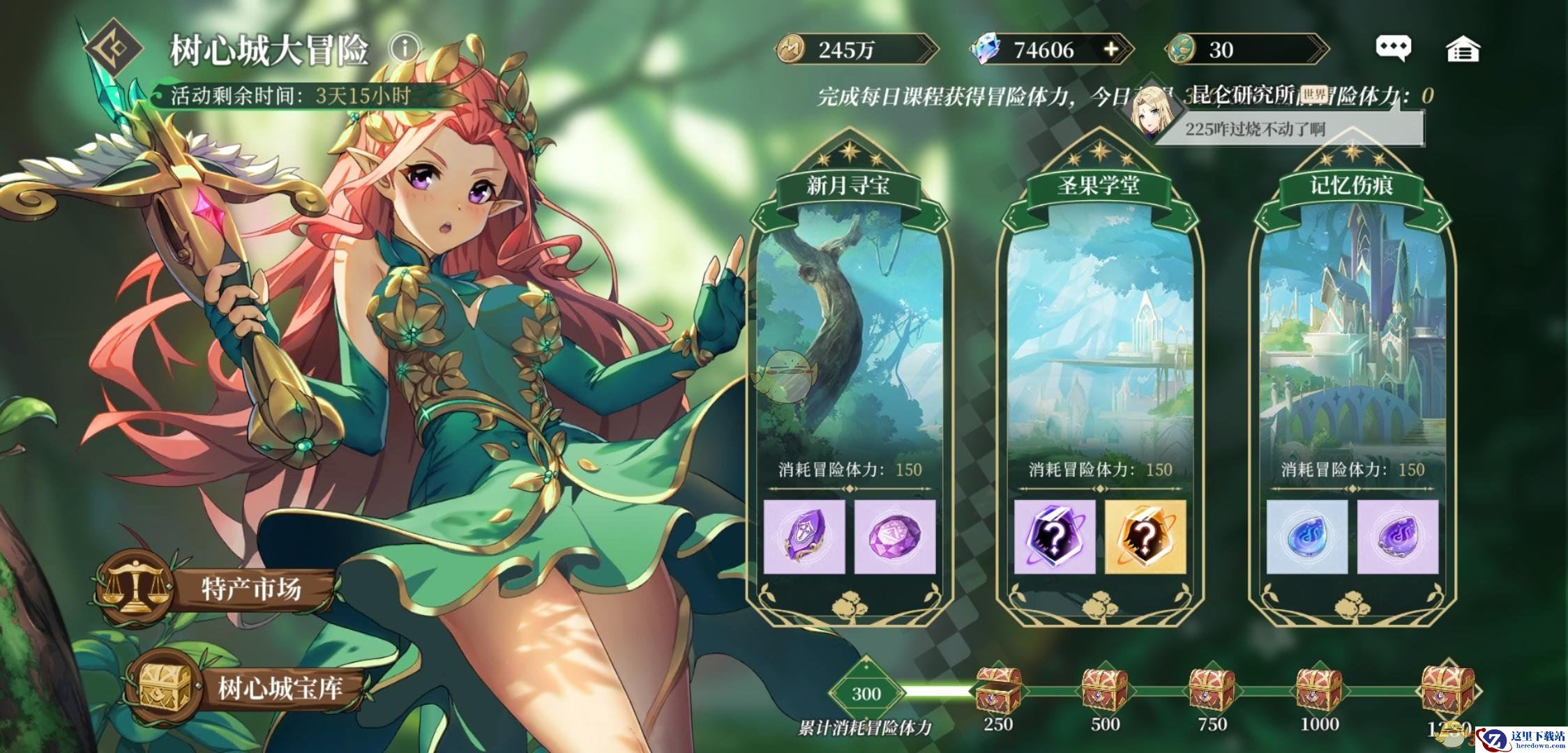Go back using the top-left diamond arrow
This screenshot has height=753, width=1568.
(114, 48)
